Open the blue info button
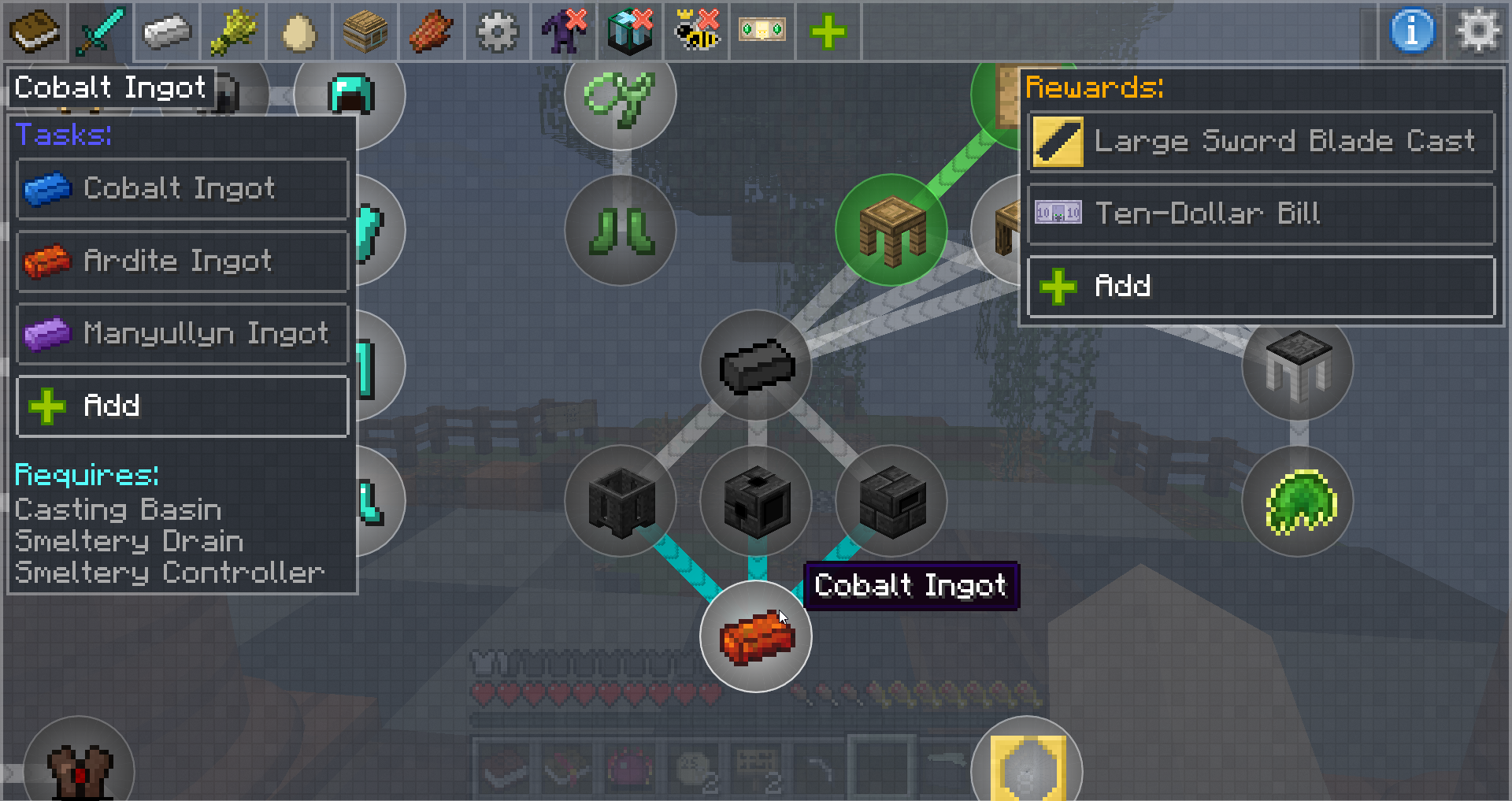The width and height of the screenshot is (1512, 801). [x=1412, y=32]
